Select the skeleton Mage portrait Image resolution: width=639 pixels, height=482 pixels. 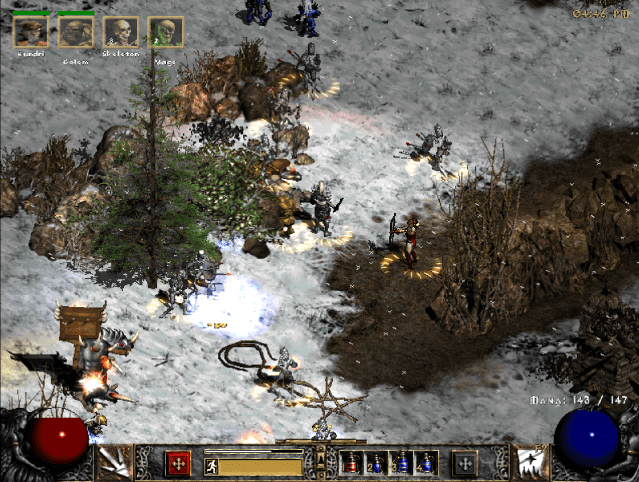(x=165, y=32)
